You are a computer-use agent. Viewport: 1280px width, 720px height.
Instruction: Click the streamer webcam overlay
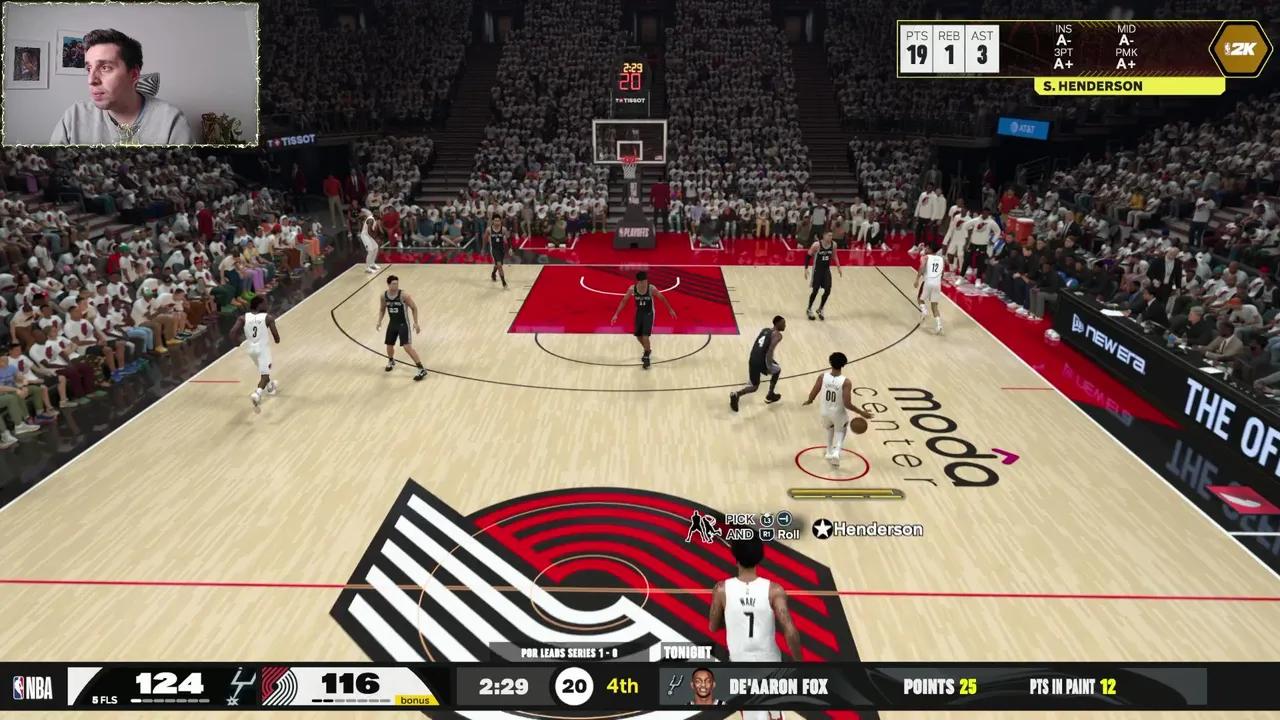click(x=130, y=75)
